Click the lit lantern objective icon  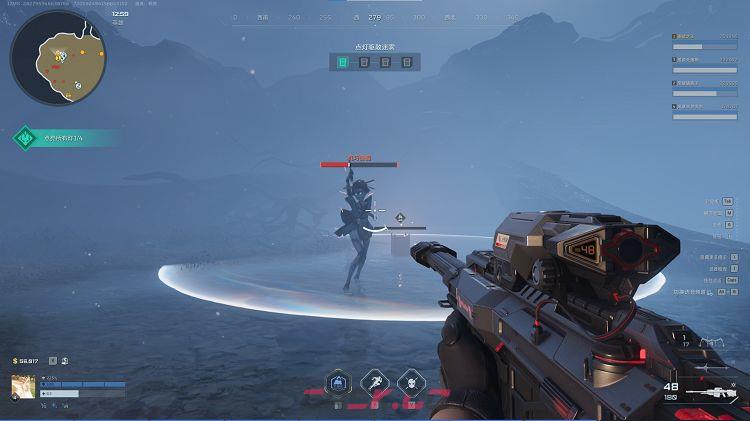pyautogui.click(x=343, y=62)
